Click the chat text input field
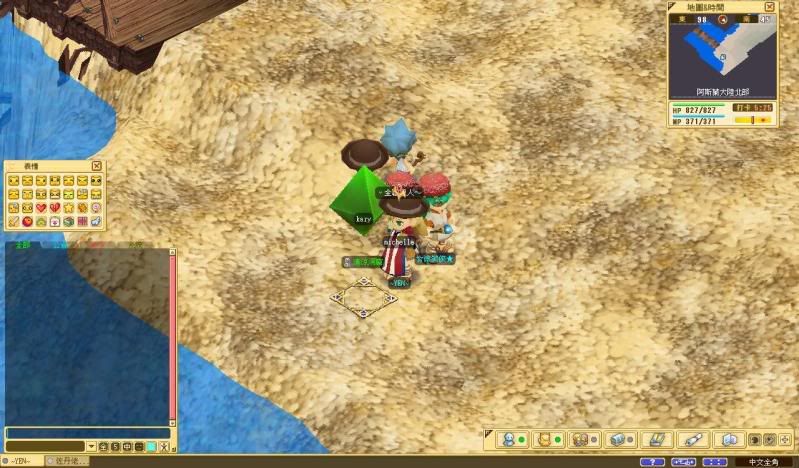 88,433
